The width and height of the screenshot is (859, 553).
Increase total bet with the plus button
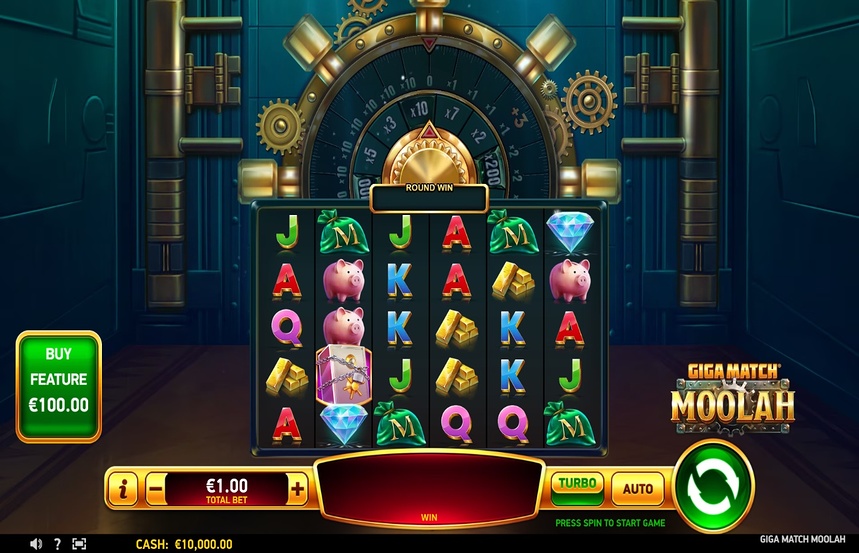pyautogui.click(x=297, y=489)
